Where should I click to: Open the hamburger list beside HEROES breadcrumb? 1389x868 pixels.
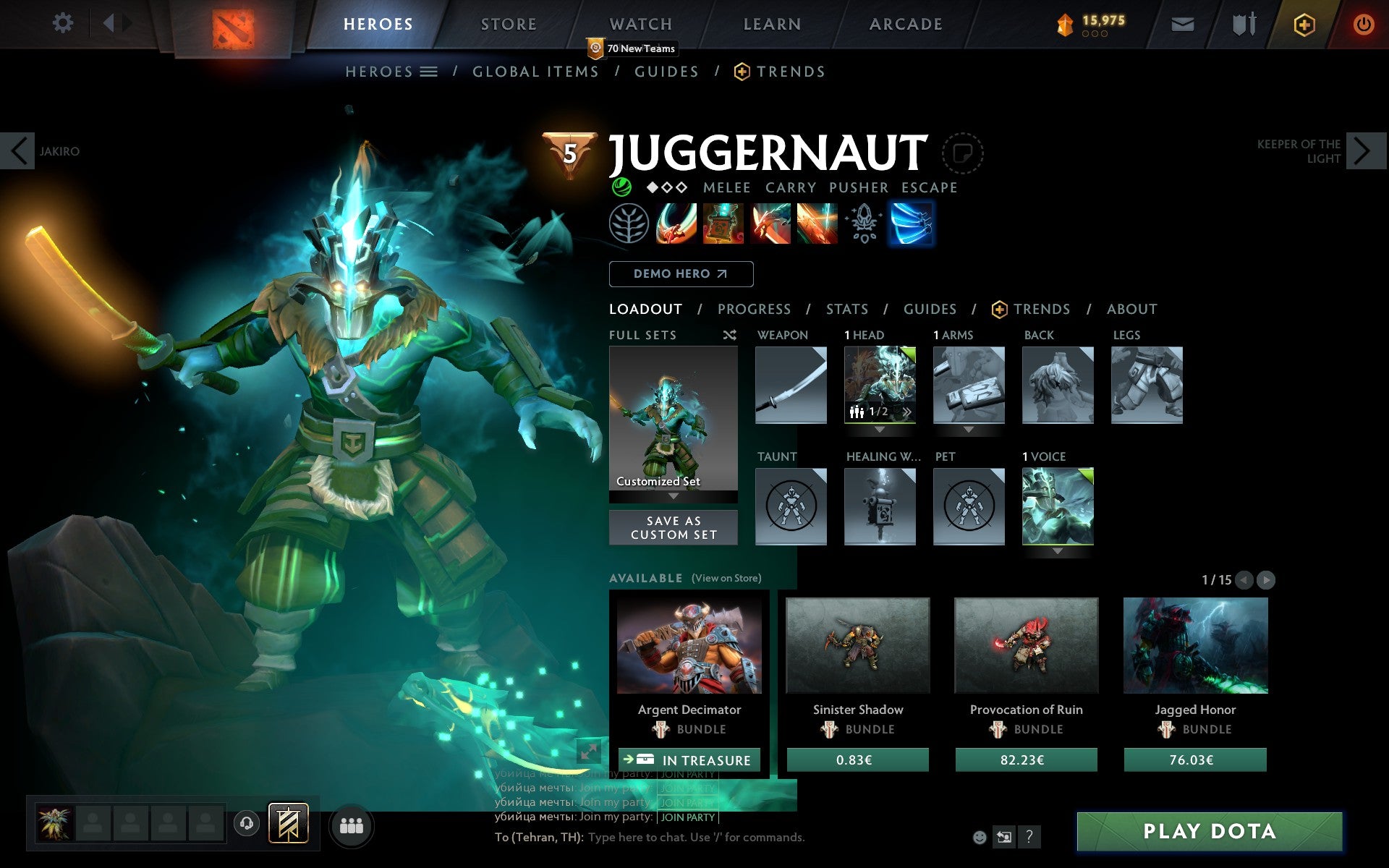(429, 72)
